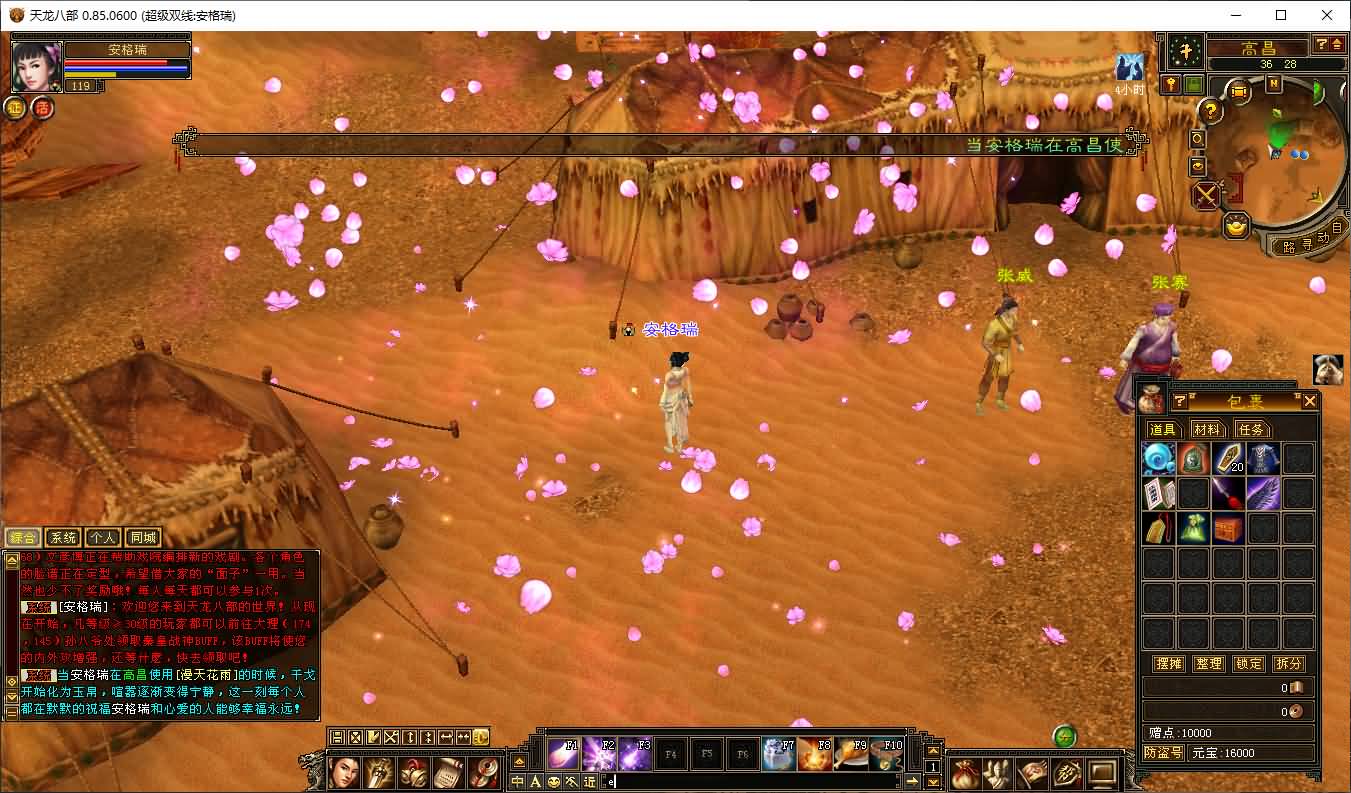The height and width of the screenshot is (793, 1351).
Task: Activate the F1 pink petal skill
Action: pos(564,753)
